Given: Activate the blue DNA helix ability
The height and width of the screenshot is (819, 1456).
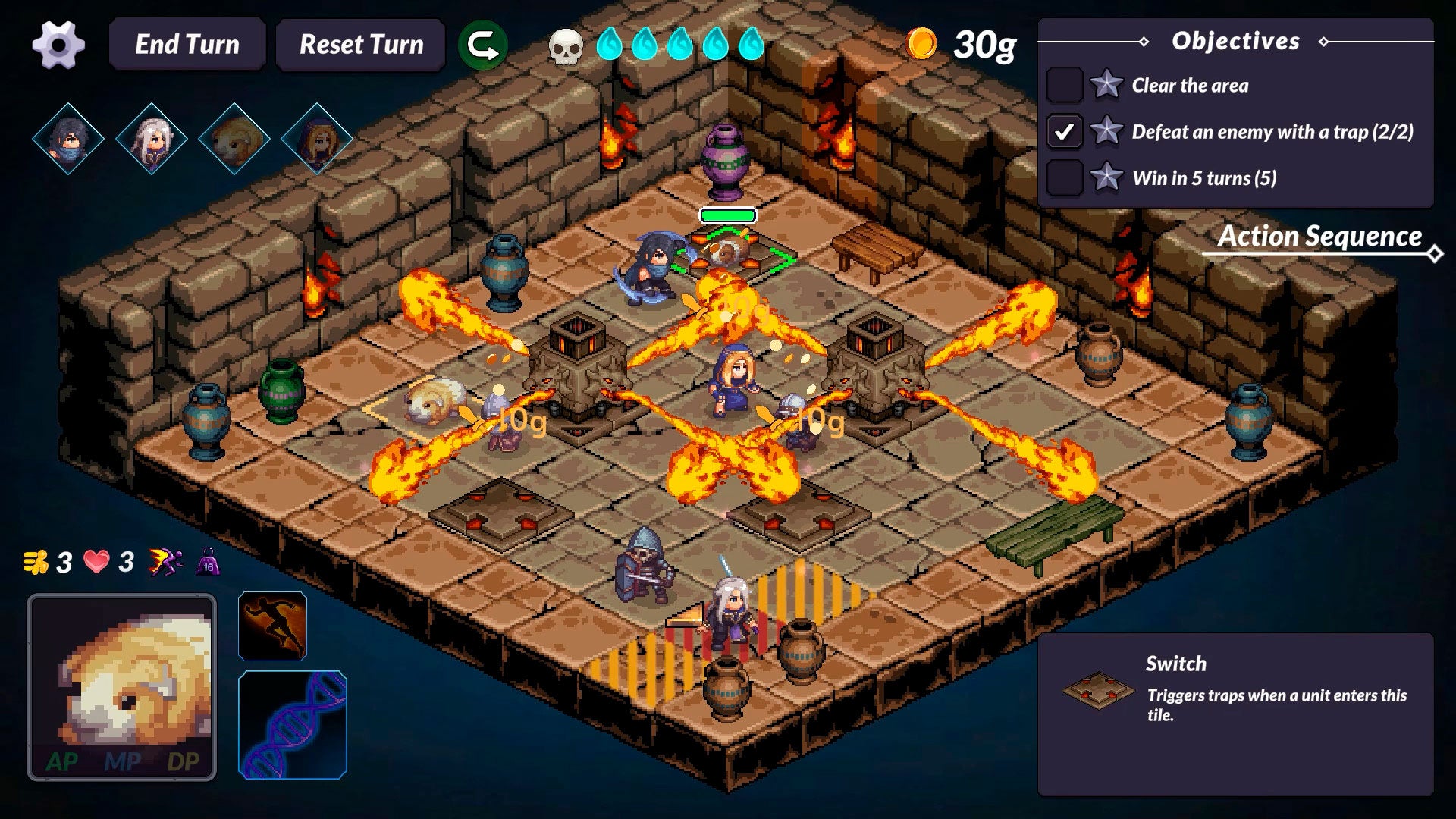Looking at the screenshot, I should 293,725.
